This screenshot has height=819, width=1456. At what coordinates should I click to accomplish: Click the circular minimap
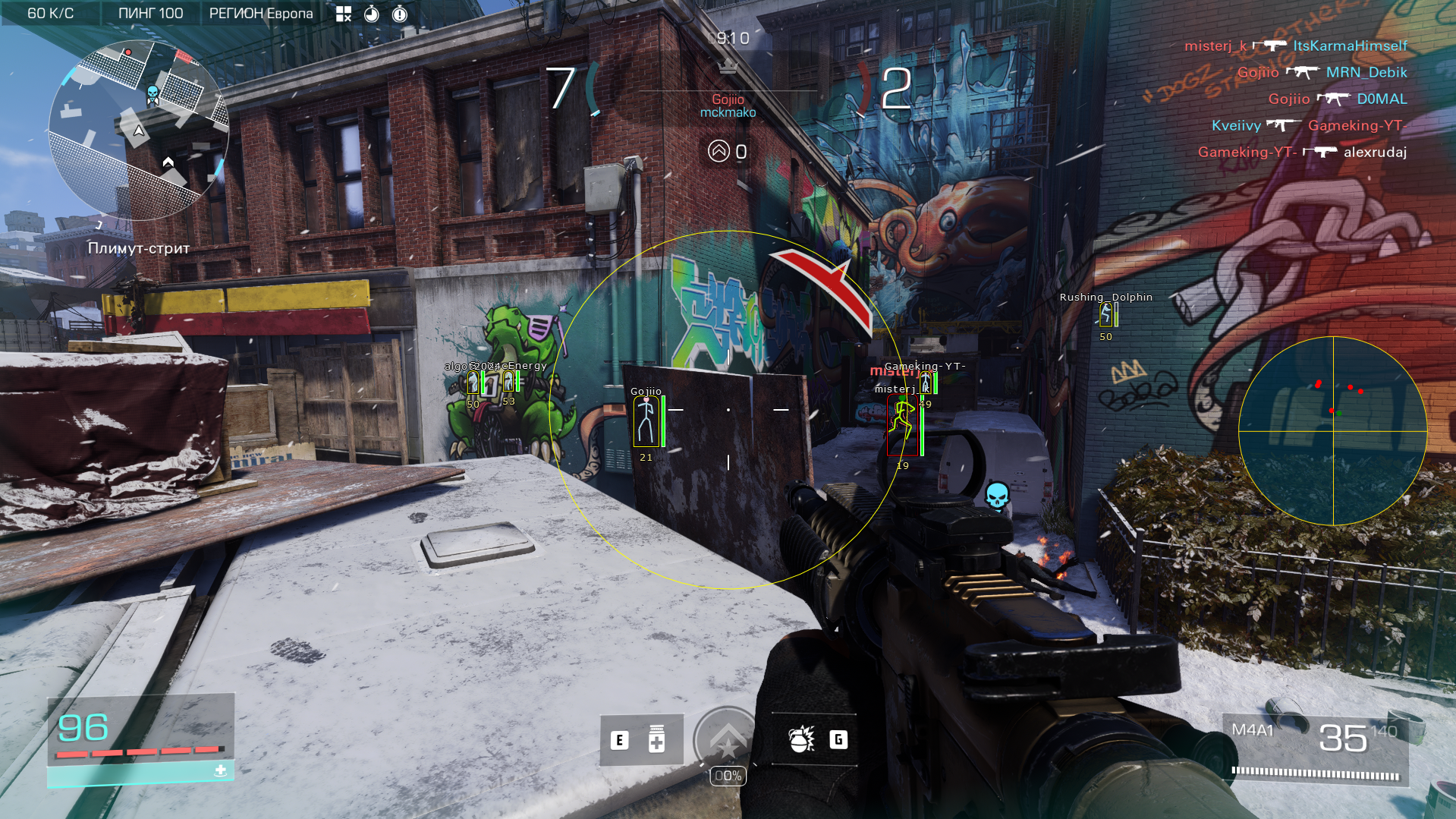139,131
